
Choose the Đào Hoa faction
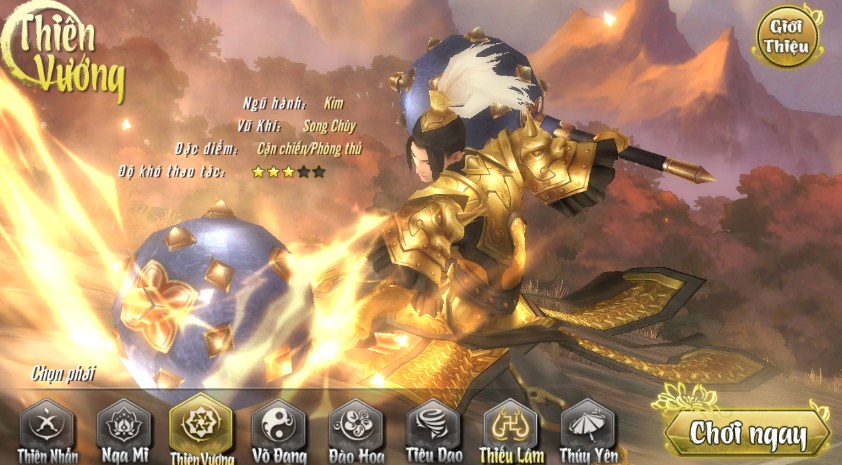click(356, 426)
